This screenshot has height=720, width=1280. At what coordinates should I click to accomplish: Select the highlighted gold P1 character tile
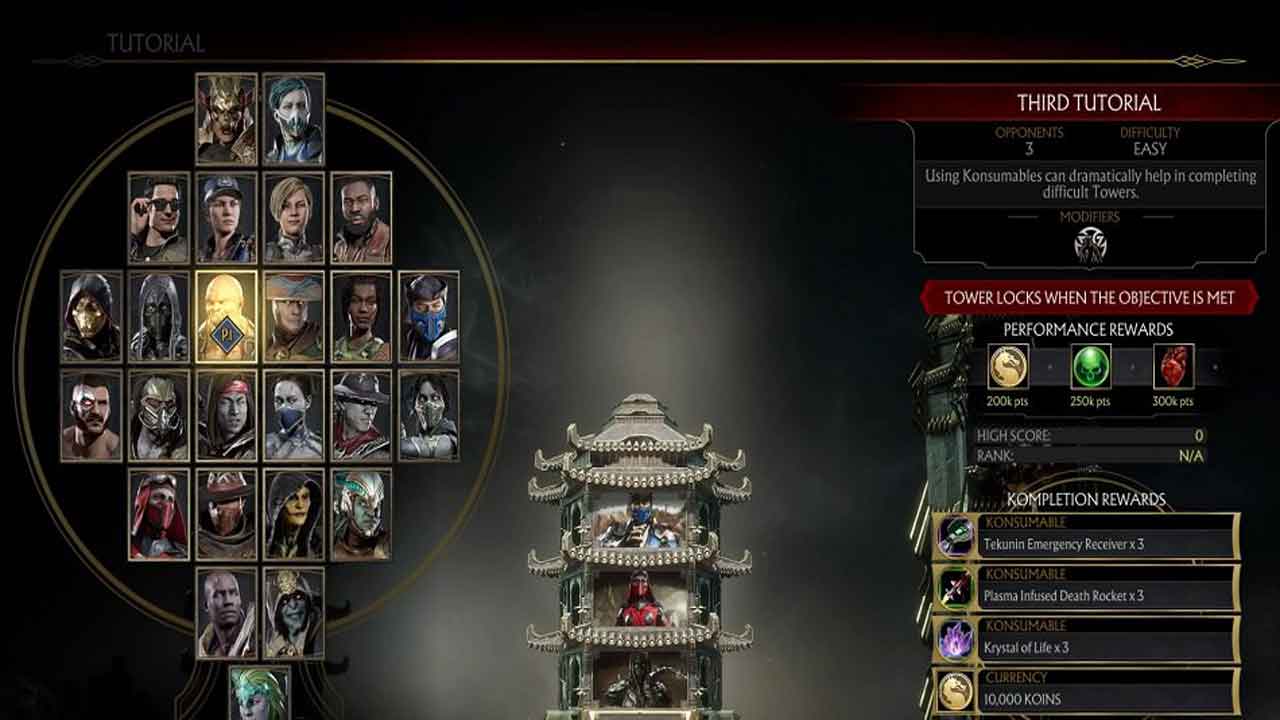click(226, 316)
